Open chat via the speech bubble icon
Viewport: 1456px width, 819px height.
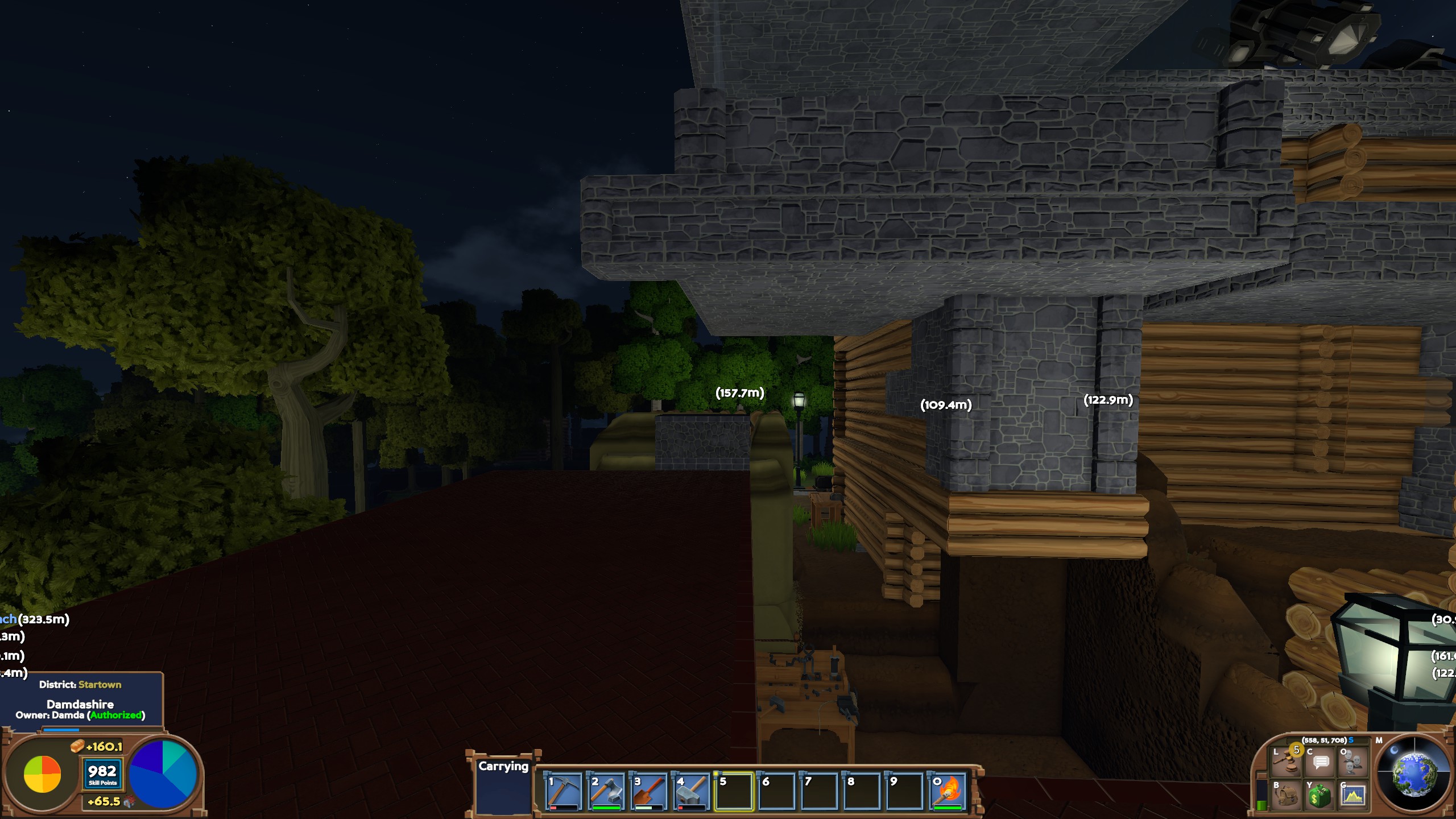pos(1320,764)
